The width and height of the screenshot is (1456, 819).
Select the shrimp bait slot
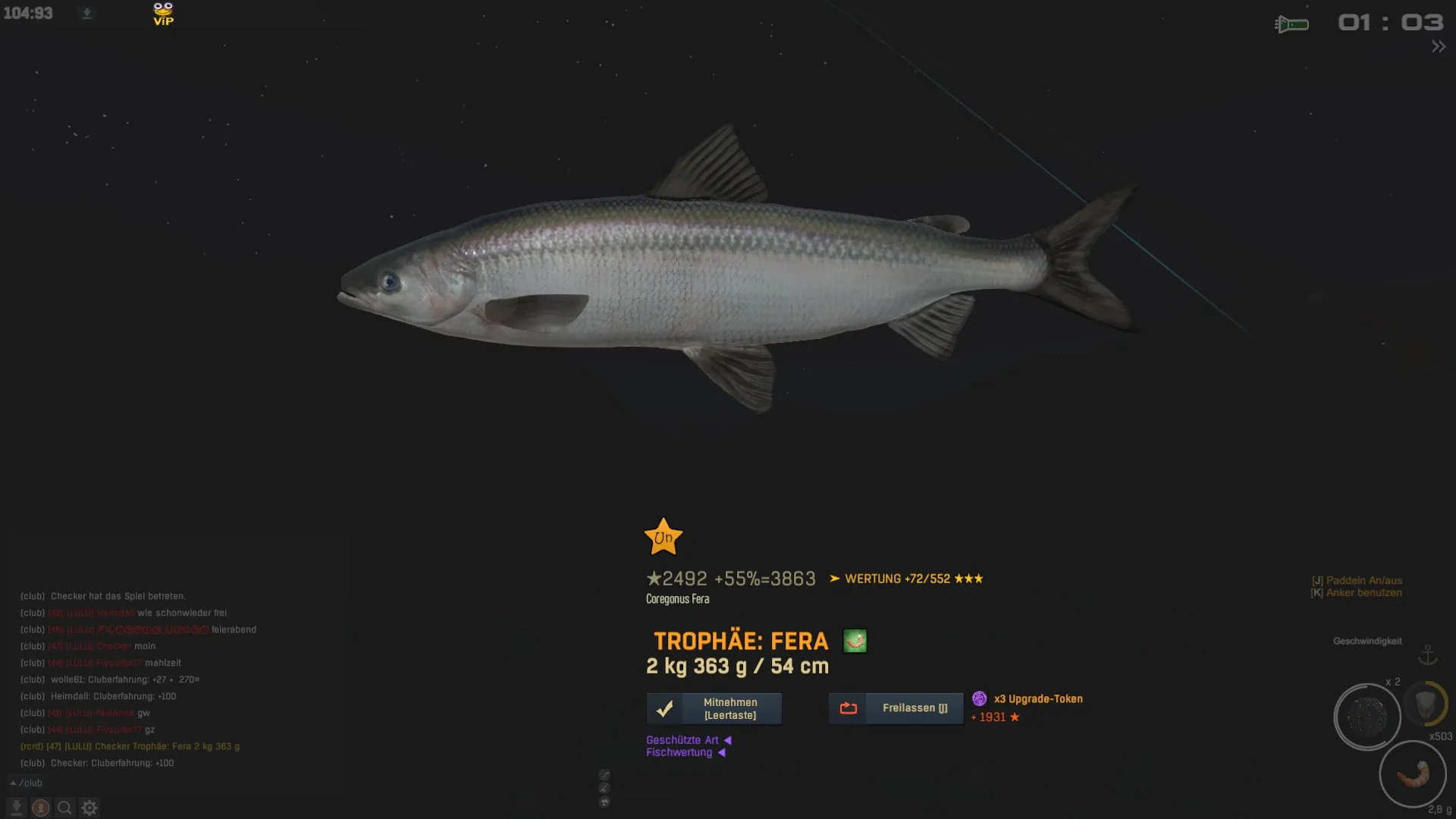pos(1412,774)
